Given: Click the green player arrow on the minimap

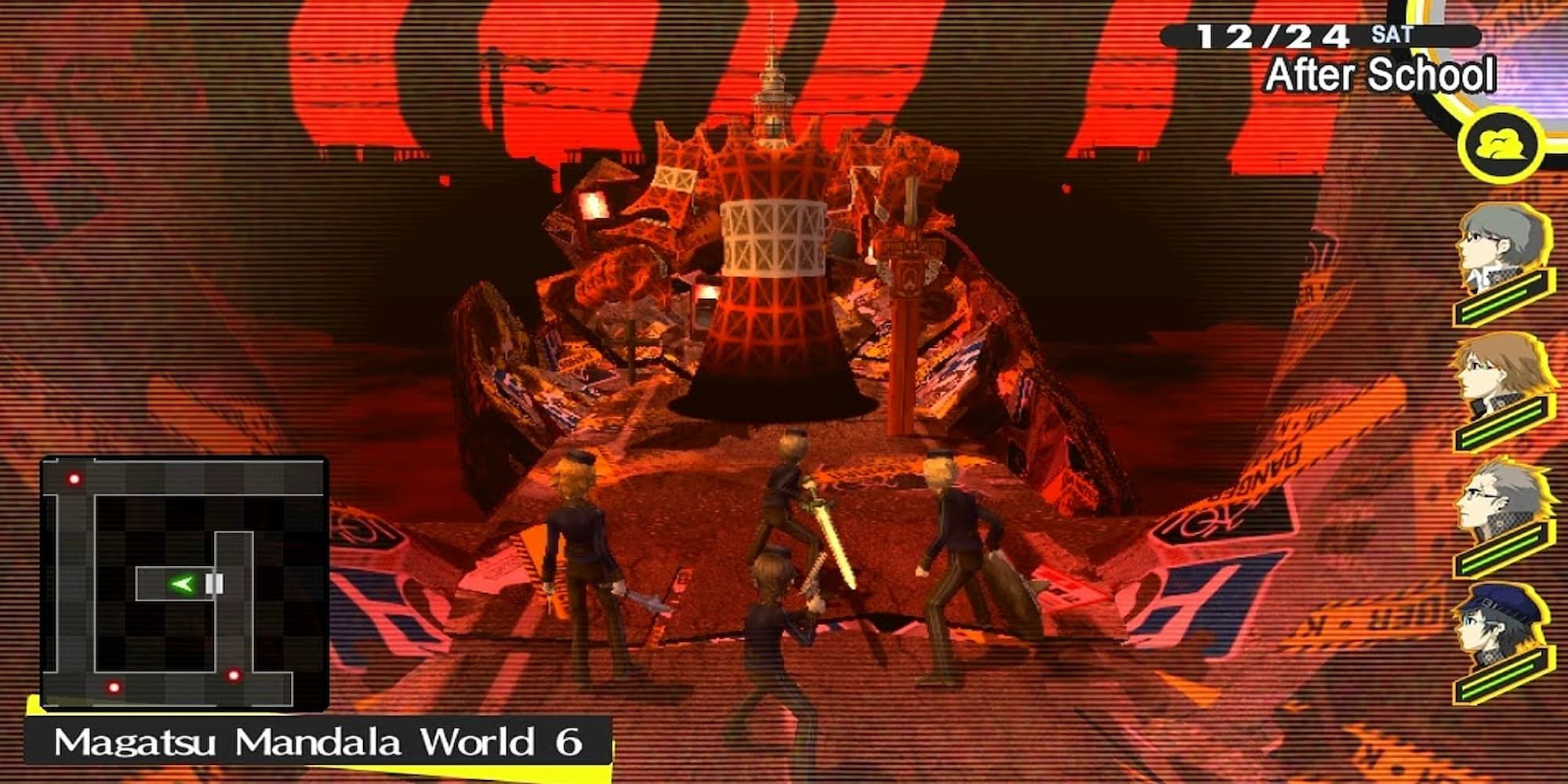Looking at the screenshot, I should (183, 583).
